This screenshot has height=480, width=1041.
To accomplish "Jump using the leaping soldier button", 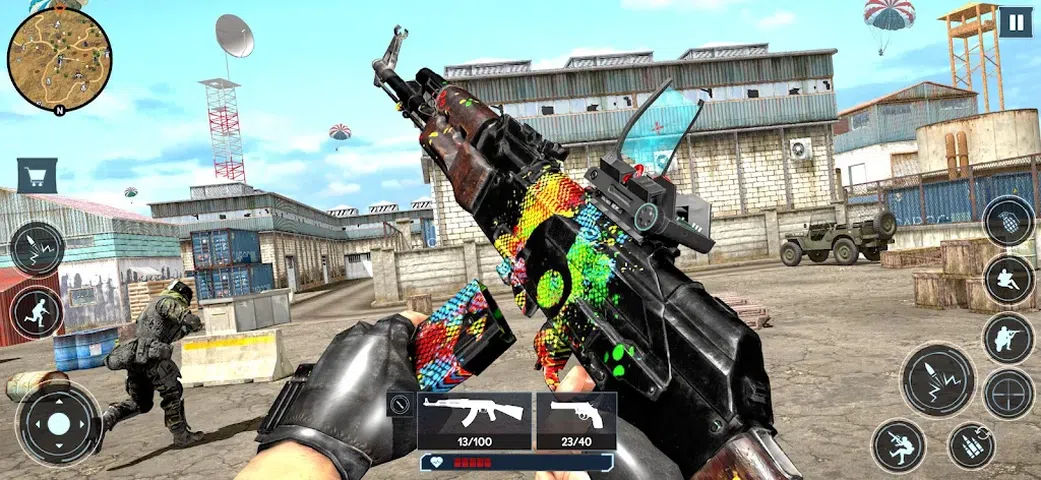I will [x=898, y=445].
